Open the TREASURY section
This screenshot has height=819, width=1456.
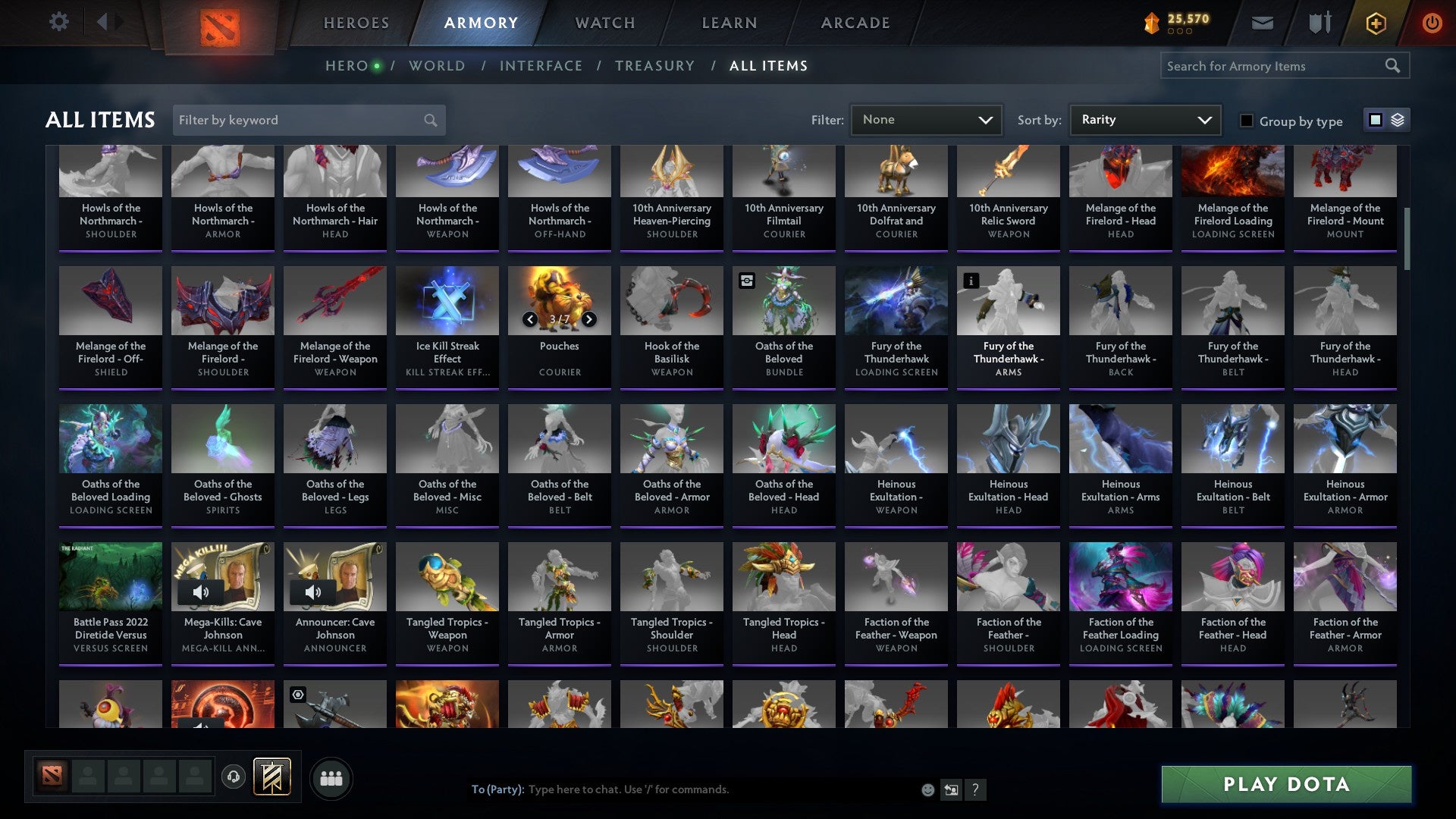(x=654, y=66)
